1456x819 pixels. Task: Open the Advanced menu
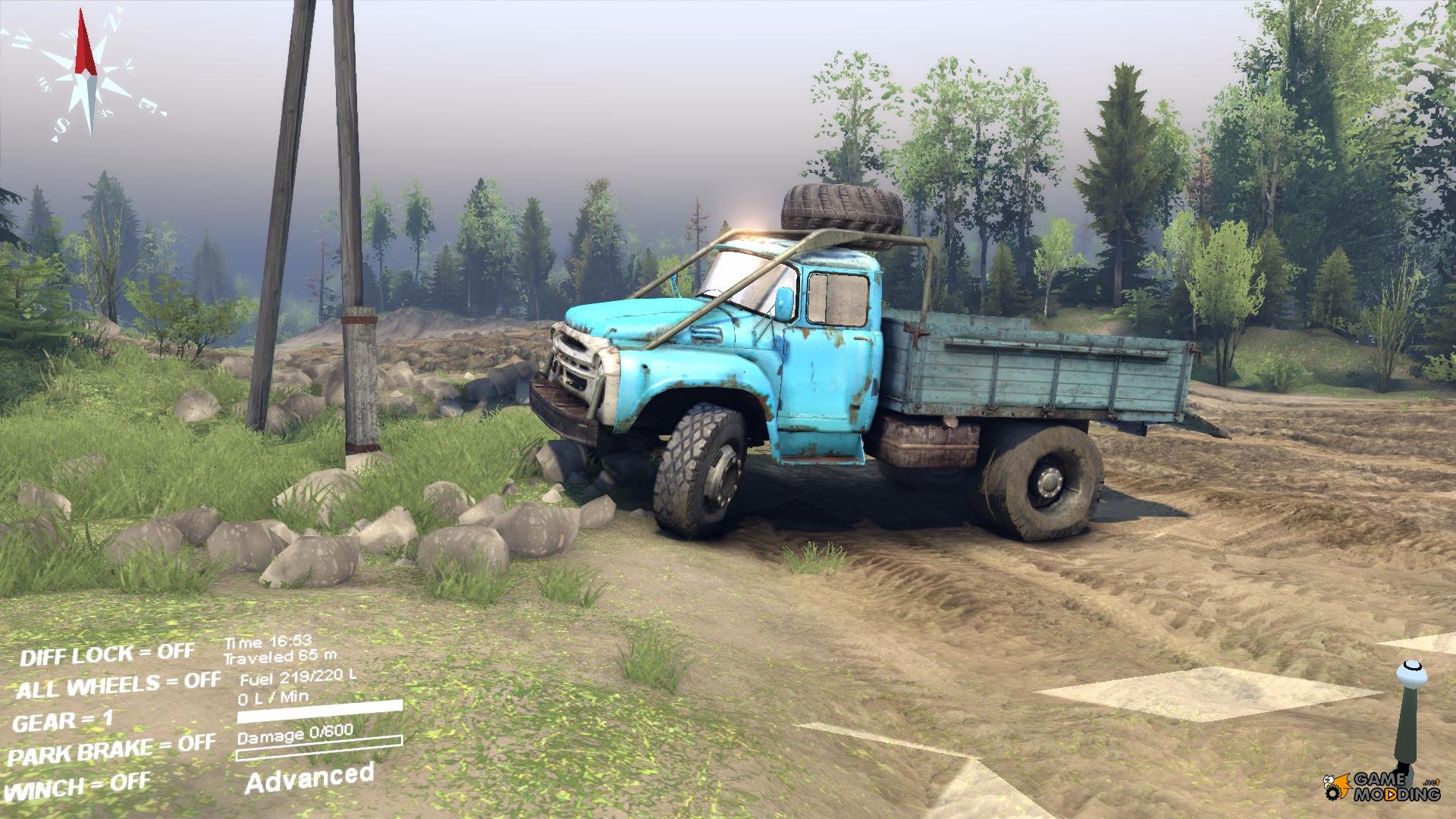tap(309, 777)
